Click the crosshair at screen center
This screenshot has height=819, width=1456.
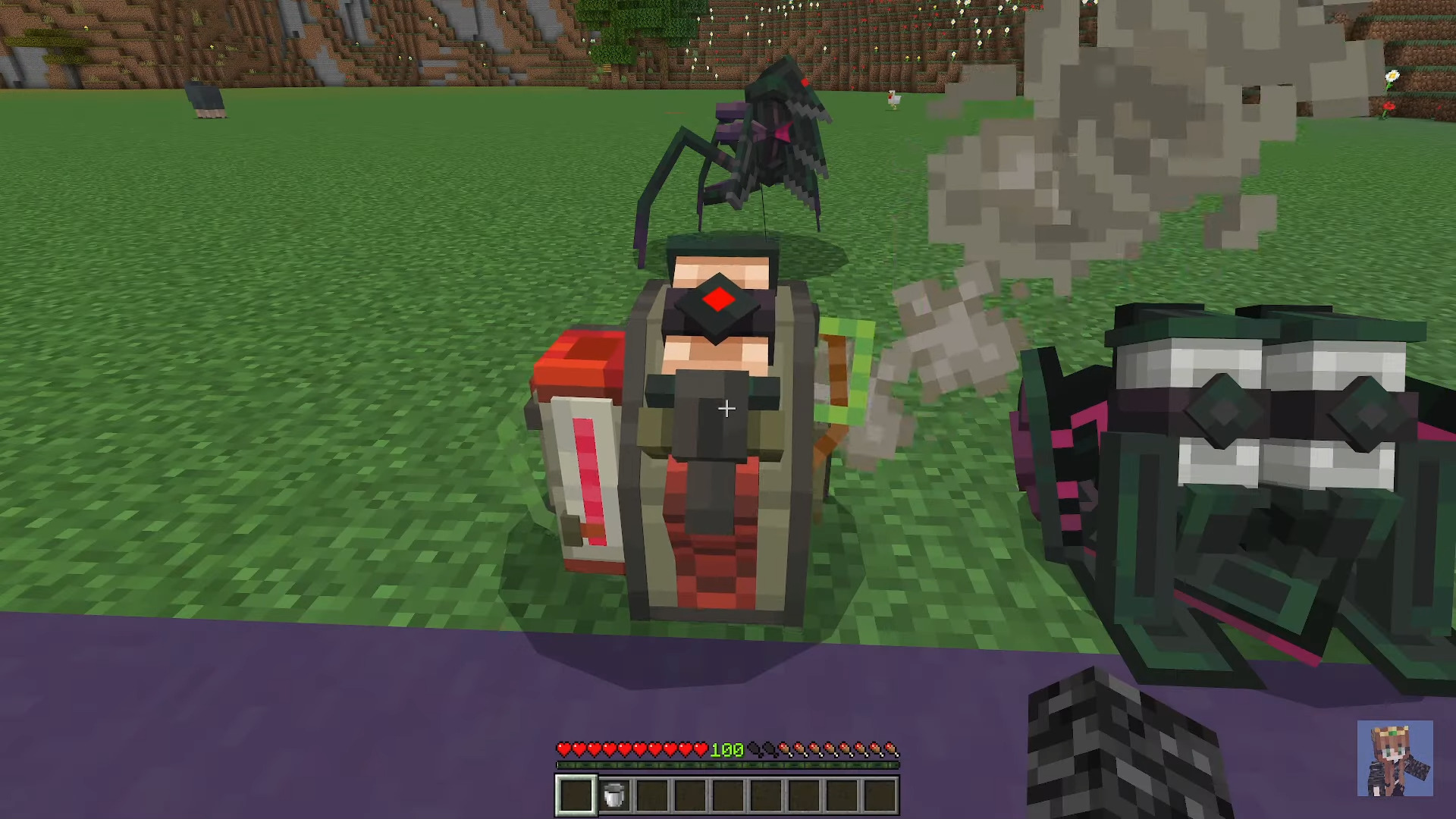[726, 409]
